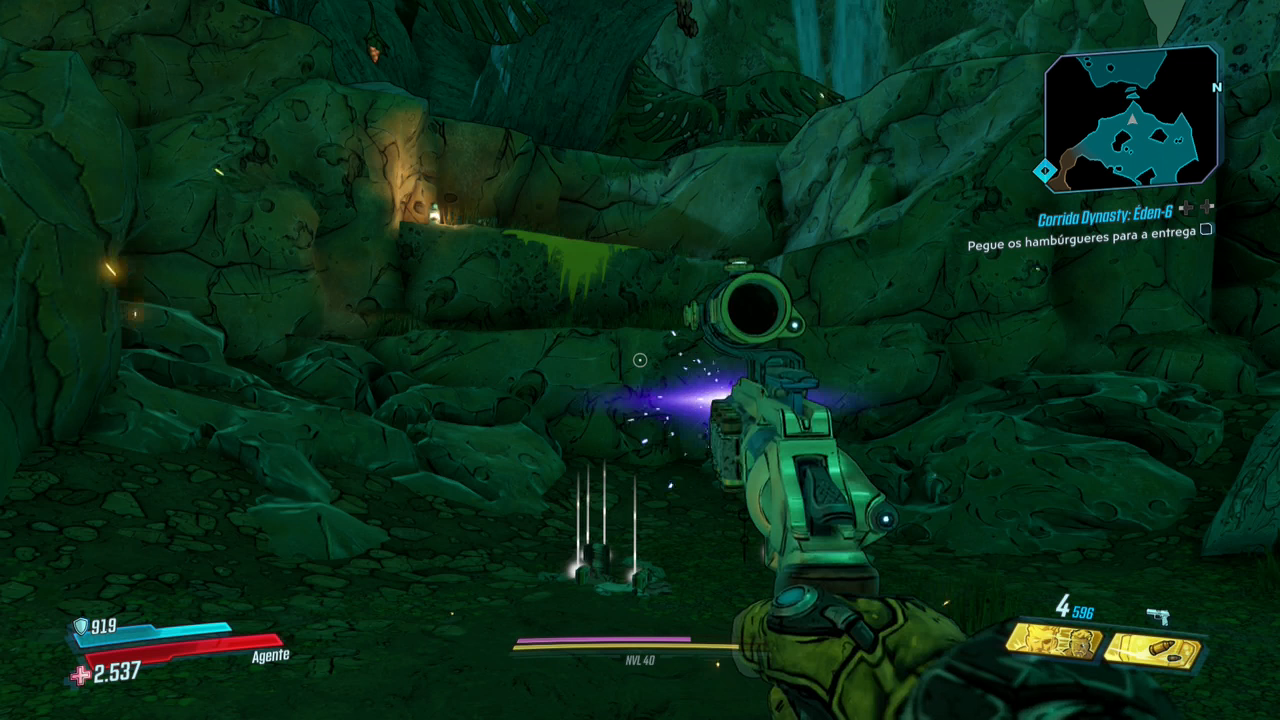The height and width of the screenshot is (720, 1280).
Task: Select the Corrida Dynasty: Éden-G mission title
Action: pos(1105,219)
